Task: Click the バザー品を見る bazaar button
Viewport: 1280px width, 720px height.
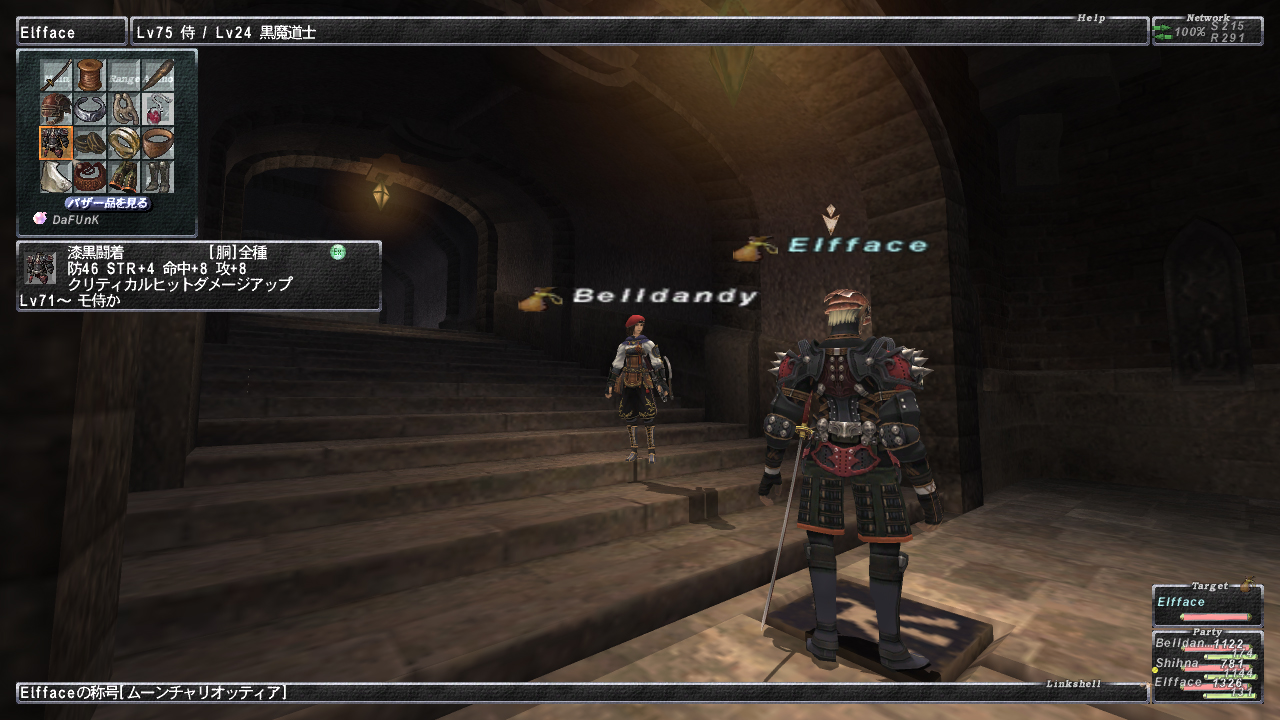Action: [107, 203]
